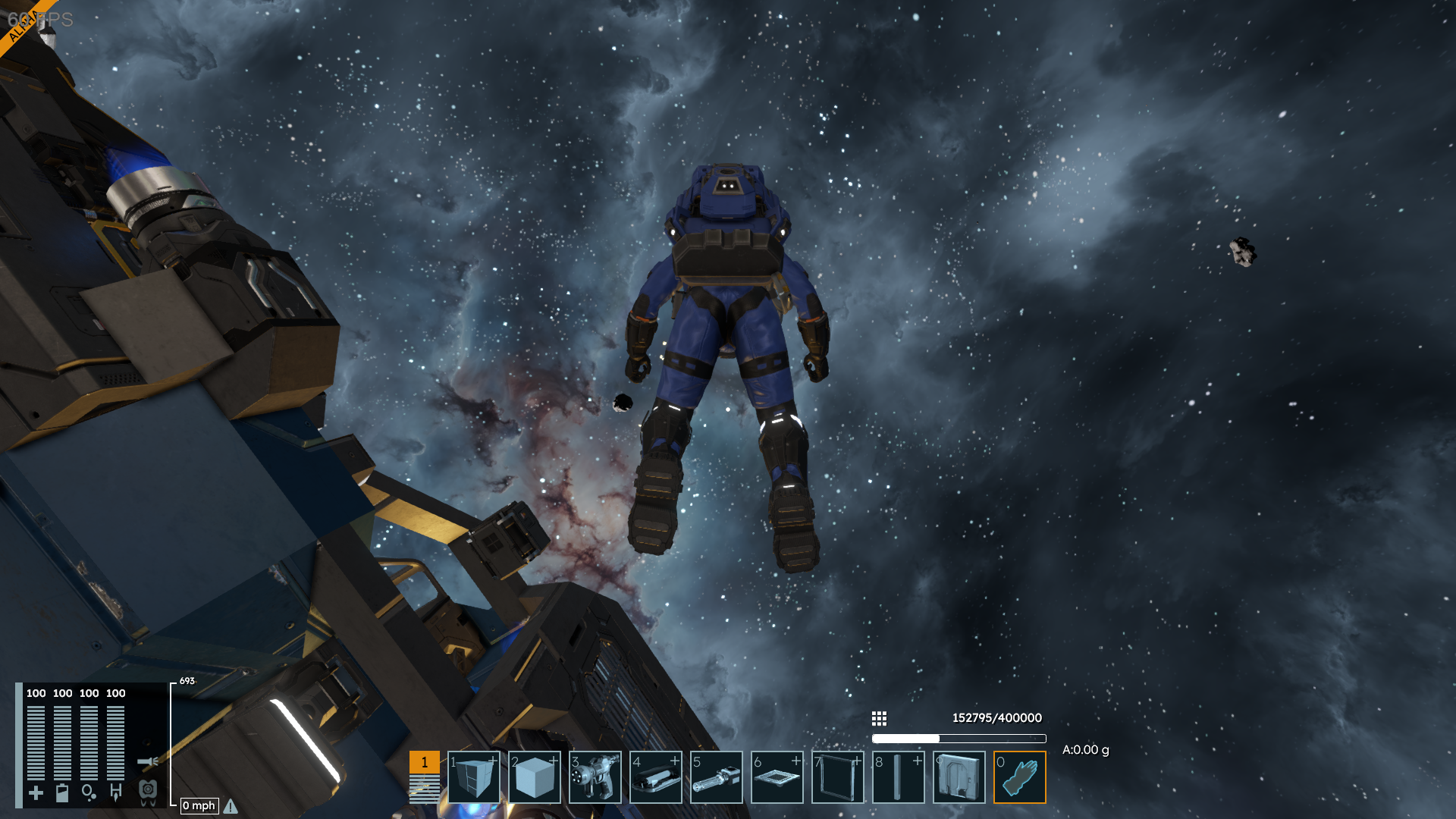Select the armor block in hotbar slot 1
1456x819 pixels.
[474, 777]
